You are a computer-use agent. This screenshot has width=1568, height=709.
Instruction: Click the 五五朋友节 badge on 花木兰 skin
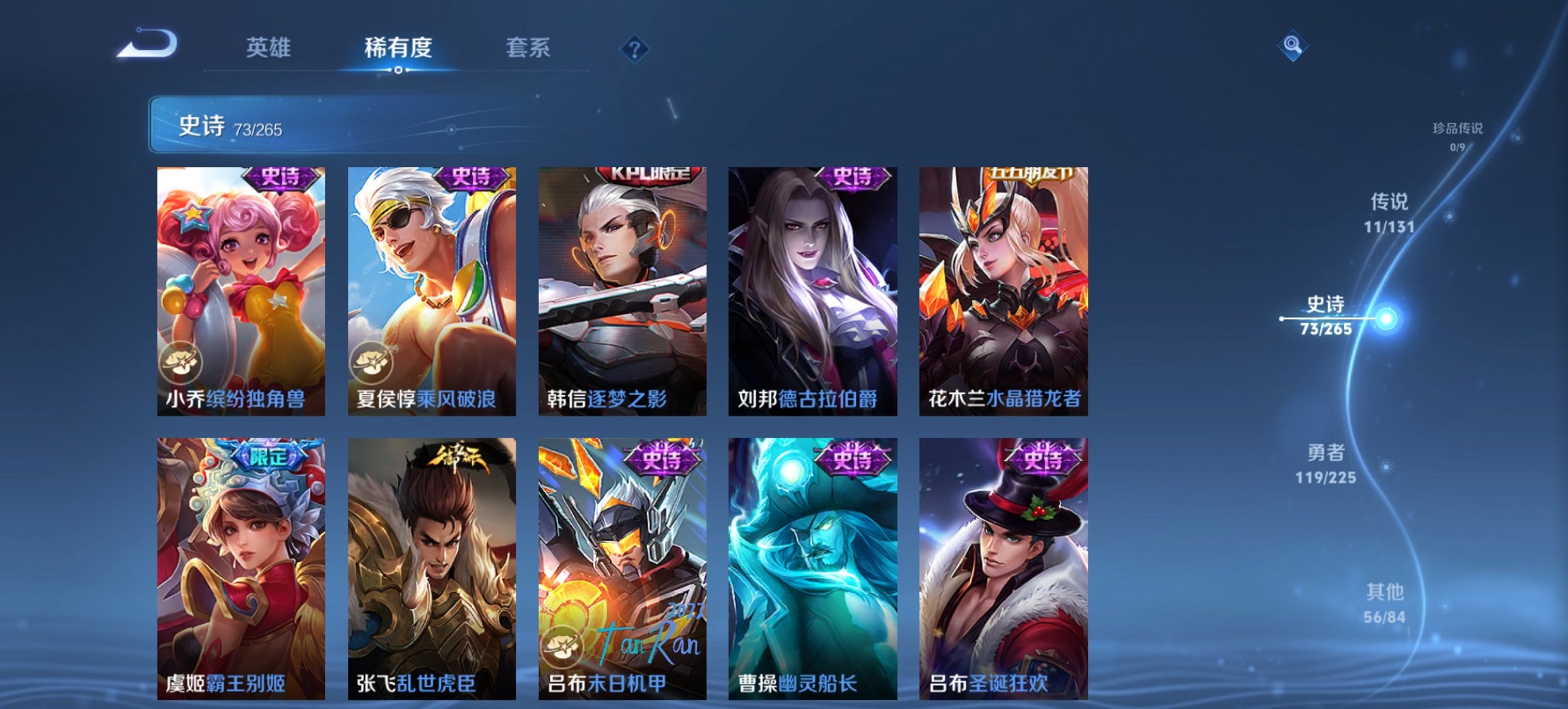(x=1030, y=175)
